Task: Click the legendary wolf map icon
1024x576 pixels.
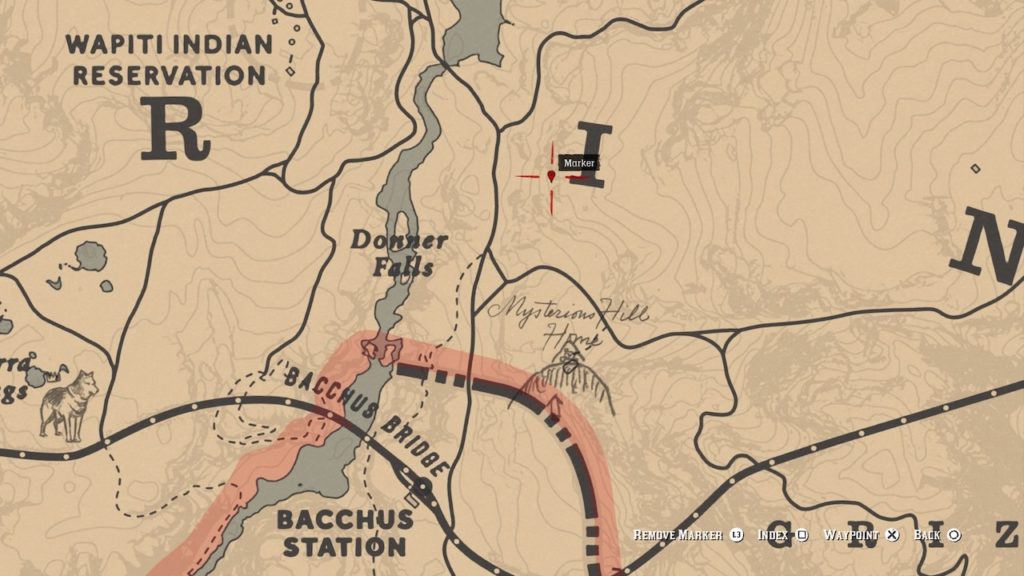Action: 70,403
